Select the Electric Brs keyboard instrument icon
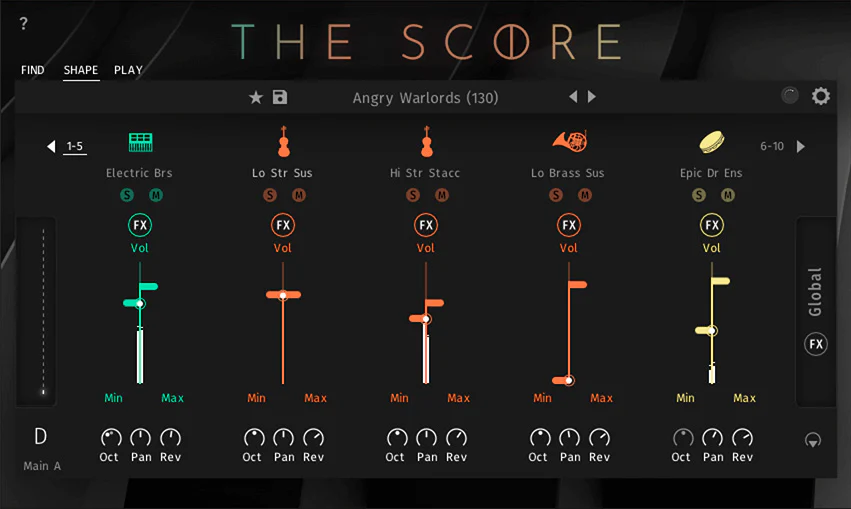The image size is (851, 509). click(x=140, y=142)
